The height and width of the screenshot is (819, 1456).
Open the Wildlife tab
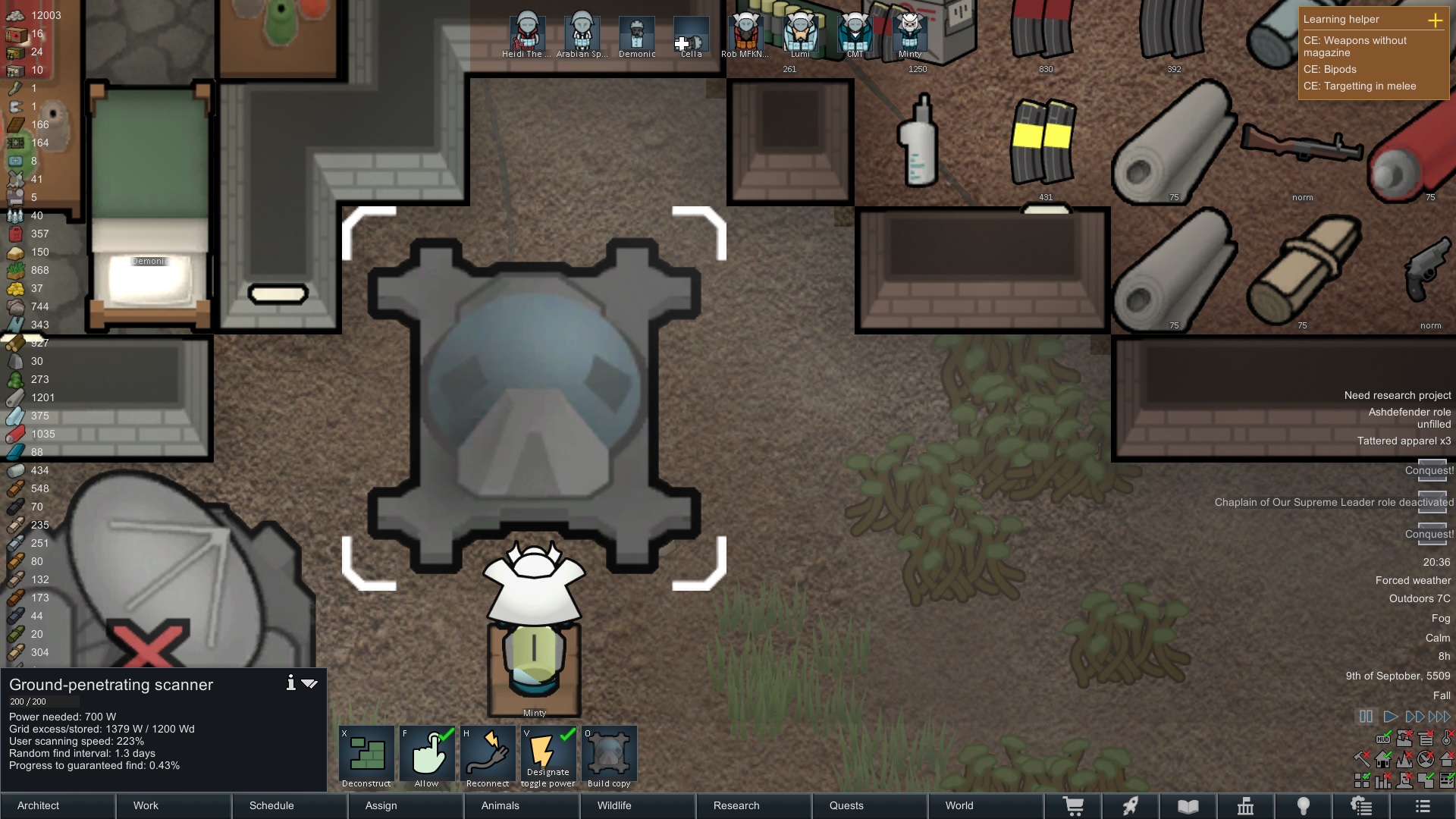click(637, 805)
